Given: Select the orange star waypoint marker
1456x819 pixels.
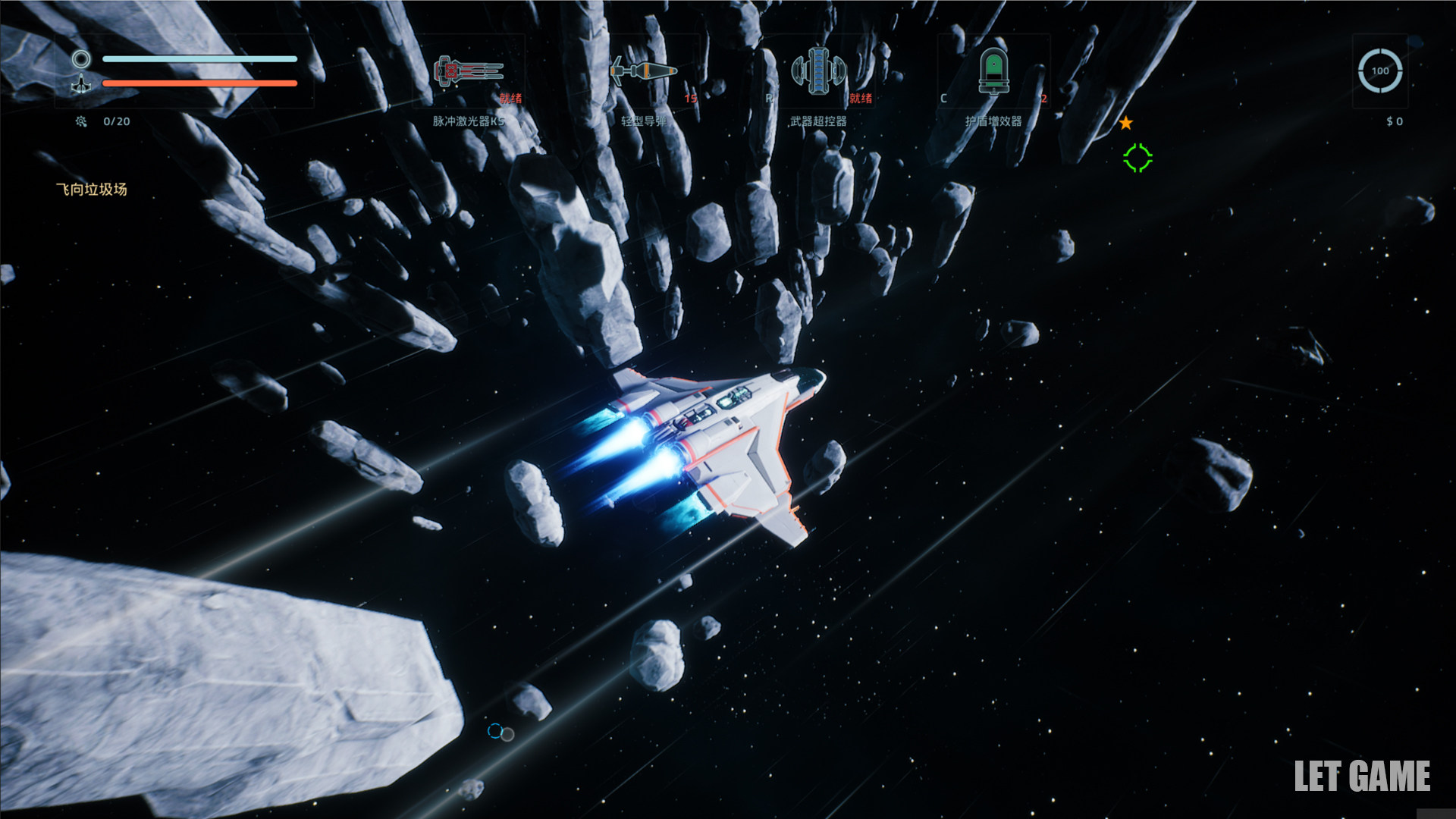Looking at the screenshot, I should (x=1126, y=123).
